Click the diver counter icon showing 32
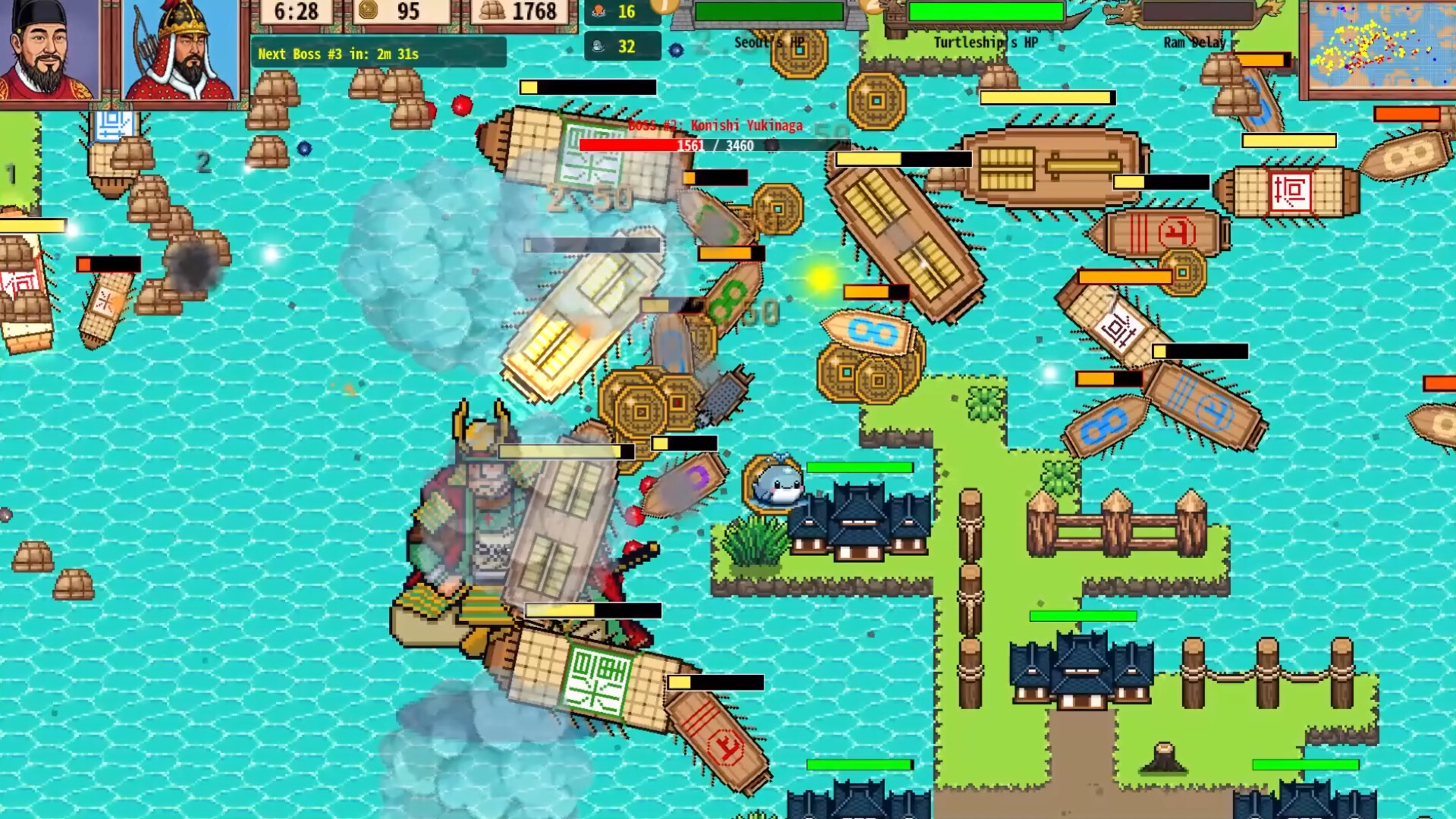 tap(599, 47)
